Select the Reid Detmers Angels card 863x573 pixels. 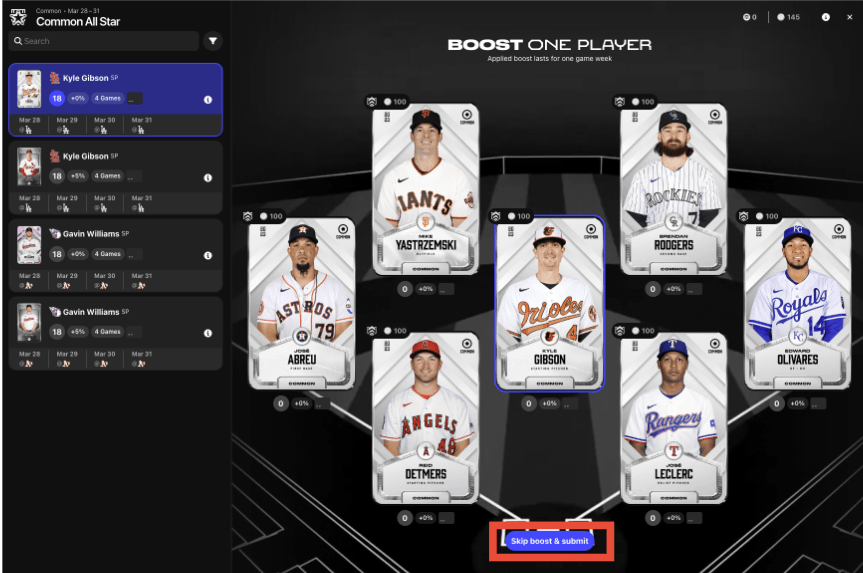tap(426, 418)
